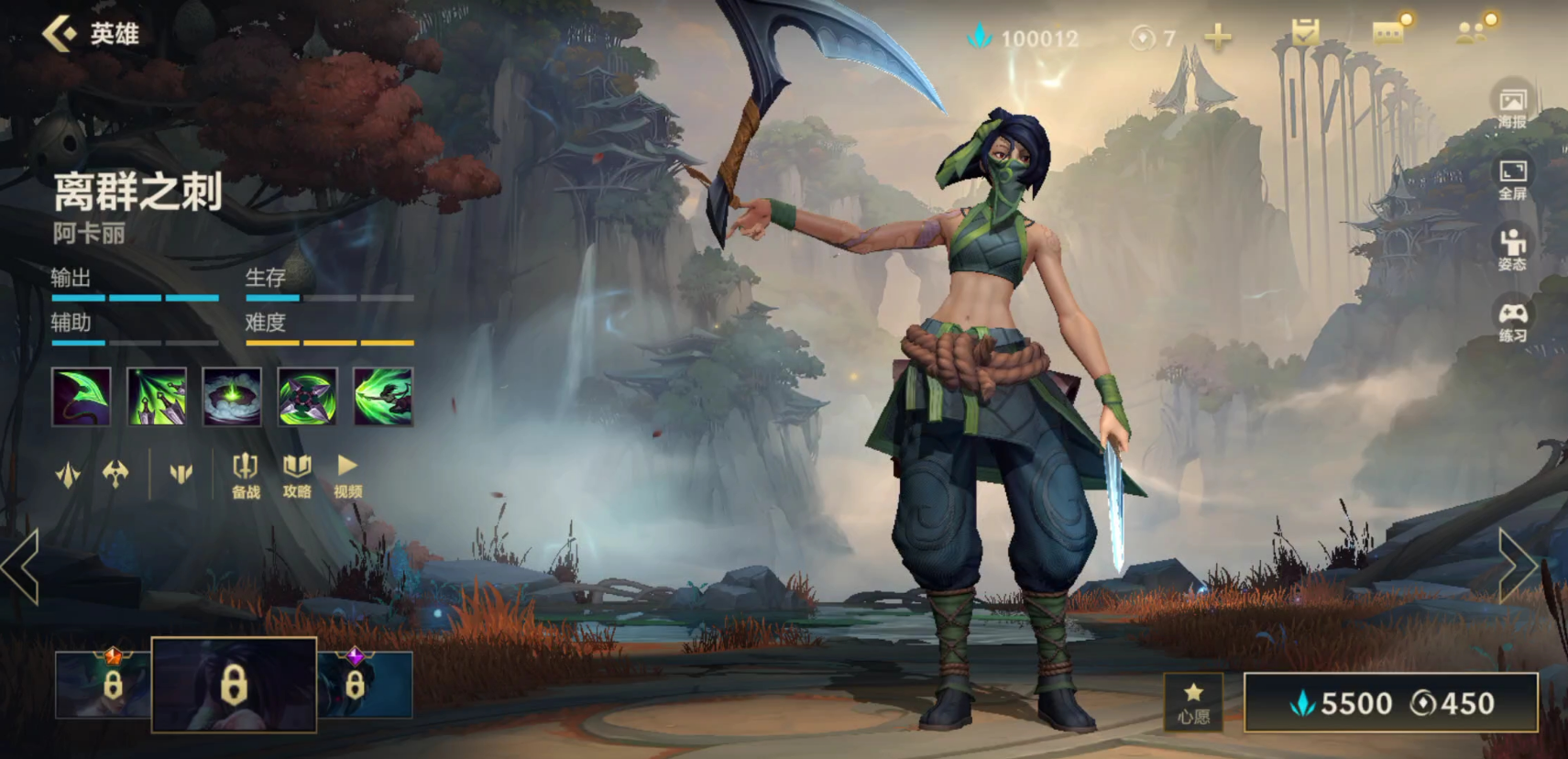Open the chat messages icon

tap(1389, 33)
